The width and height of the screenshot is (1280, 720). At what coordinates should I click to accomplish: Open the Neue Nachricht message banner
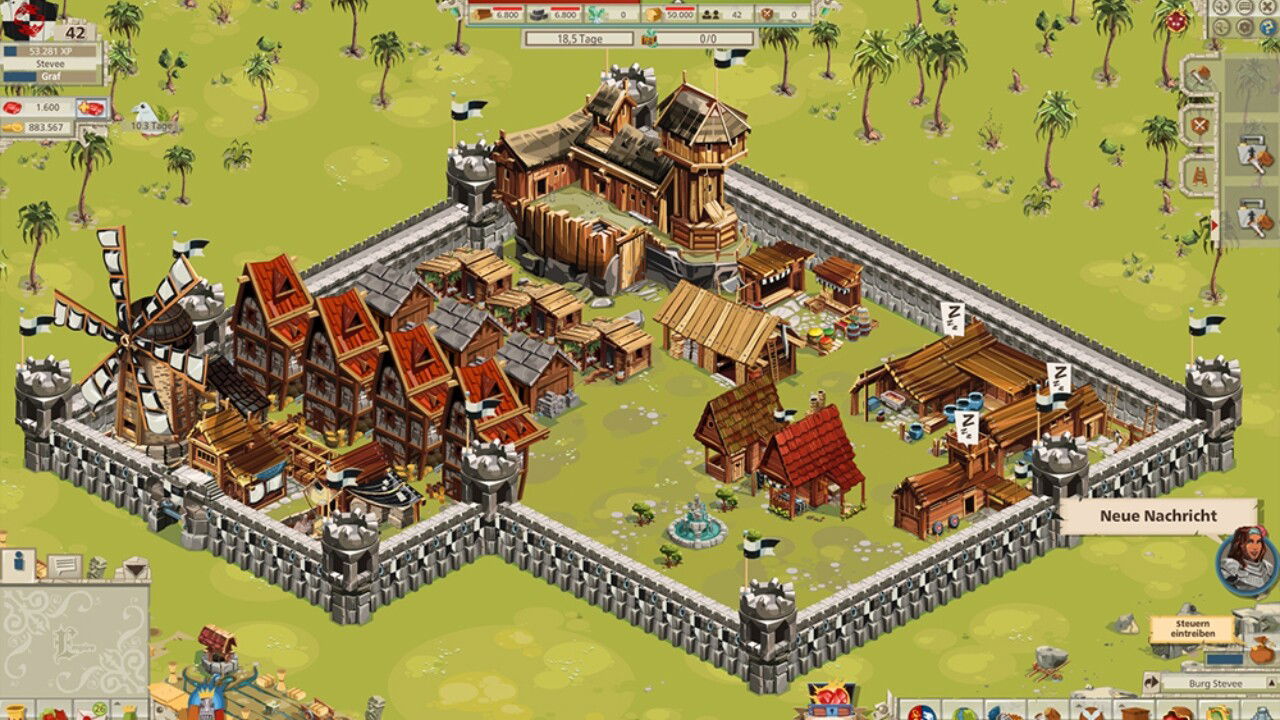coord(1158,516)
